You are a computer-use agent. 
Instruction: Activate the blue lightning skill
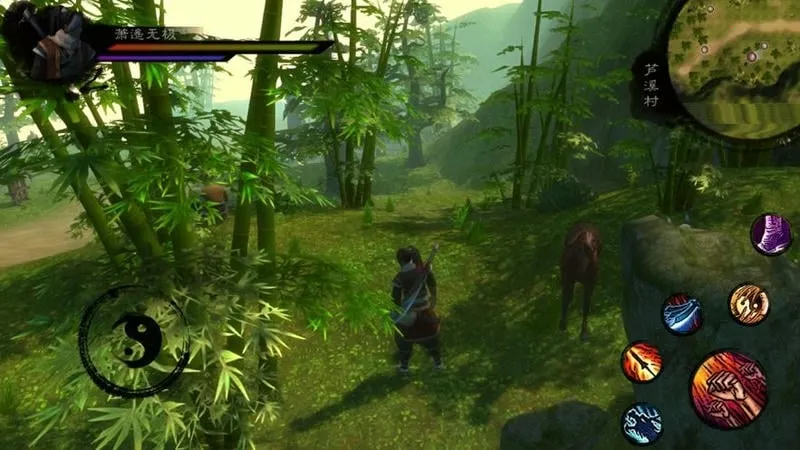[641, 422]
